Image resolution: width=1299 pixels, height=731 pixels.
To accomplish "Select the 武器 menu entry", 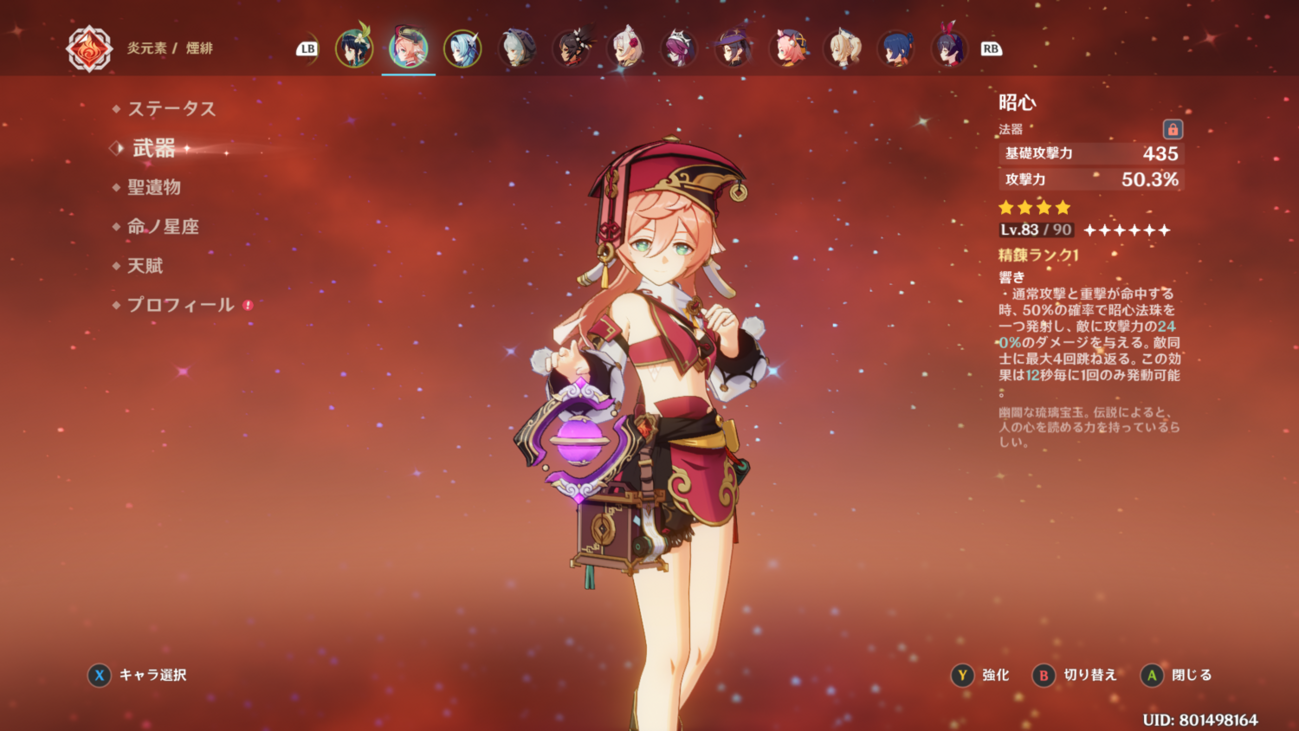I will pyautogui.click(x=154, y=148).
